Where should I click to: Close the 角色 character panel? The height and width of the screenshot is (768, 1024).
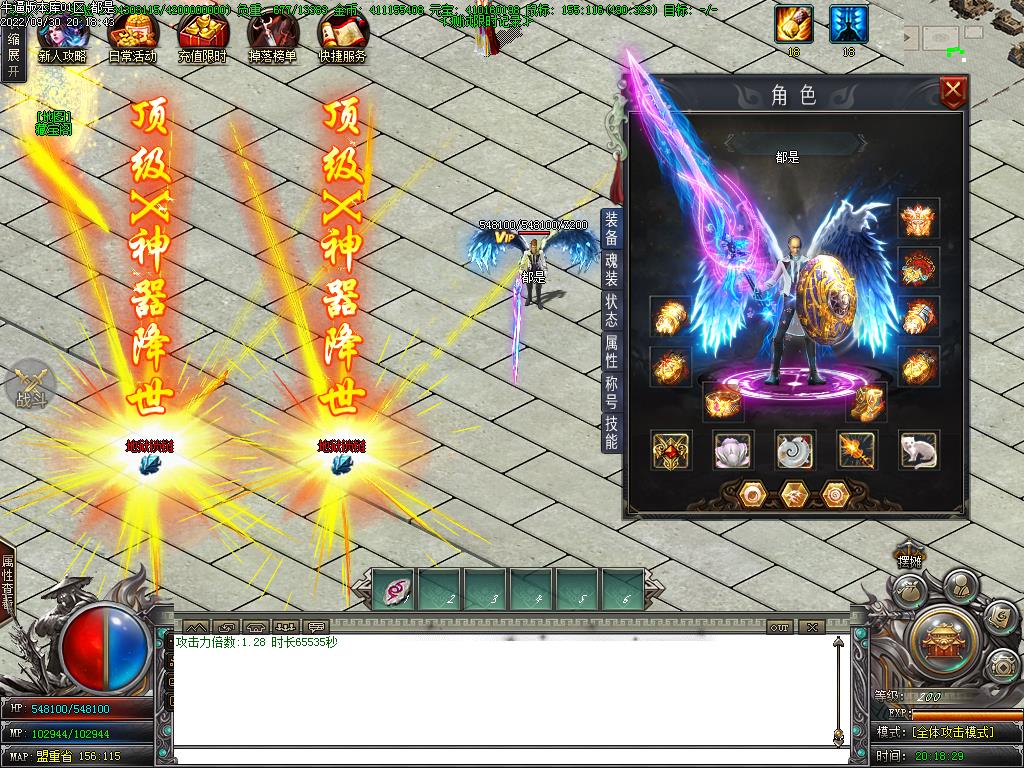[x=954, y=93]
